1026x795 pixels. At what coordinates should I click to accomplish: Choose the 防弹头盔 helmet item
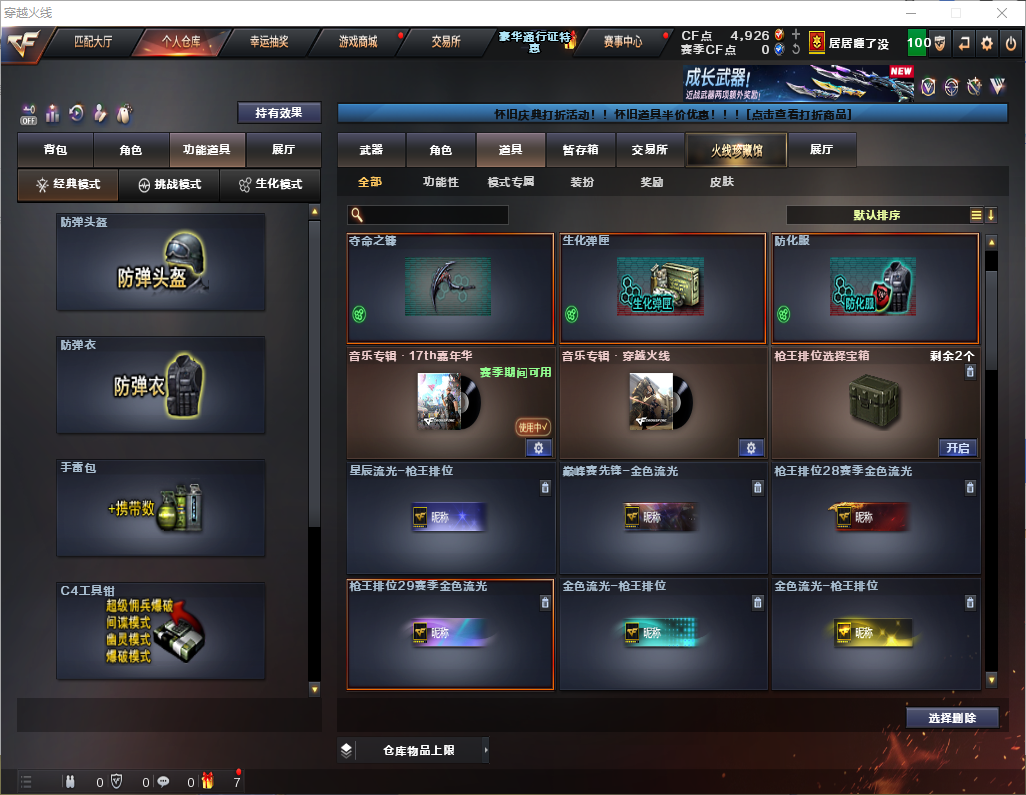click(x=161, y=262)
